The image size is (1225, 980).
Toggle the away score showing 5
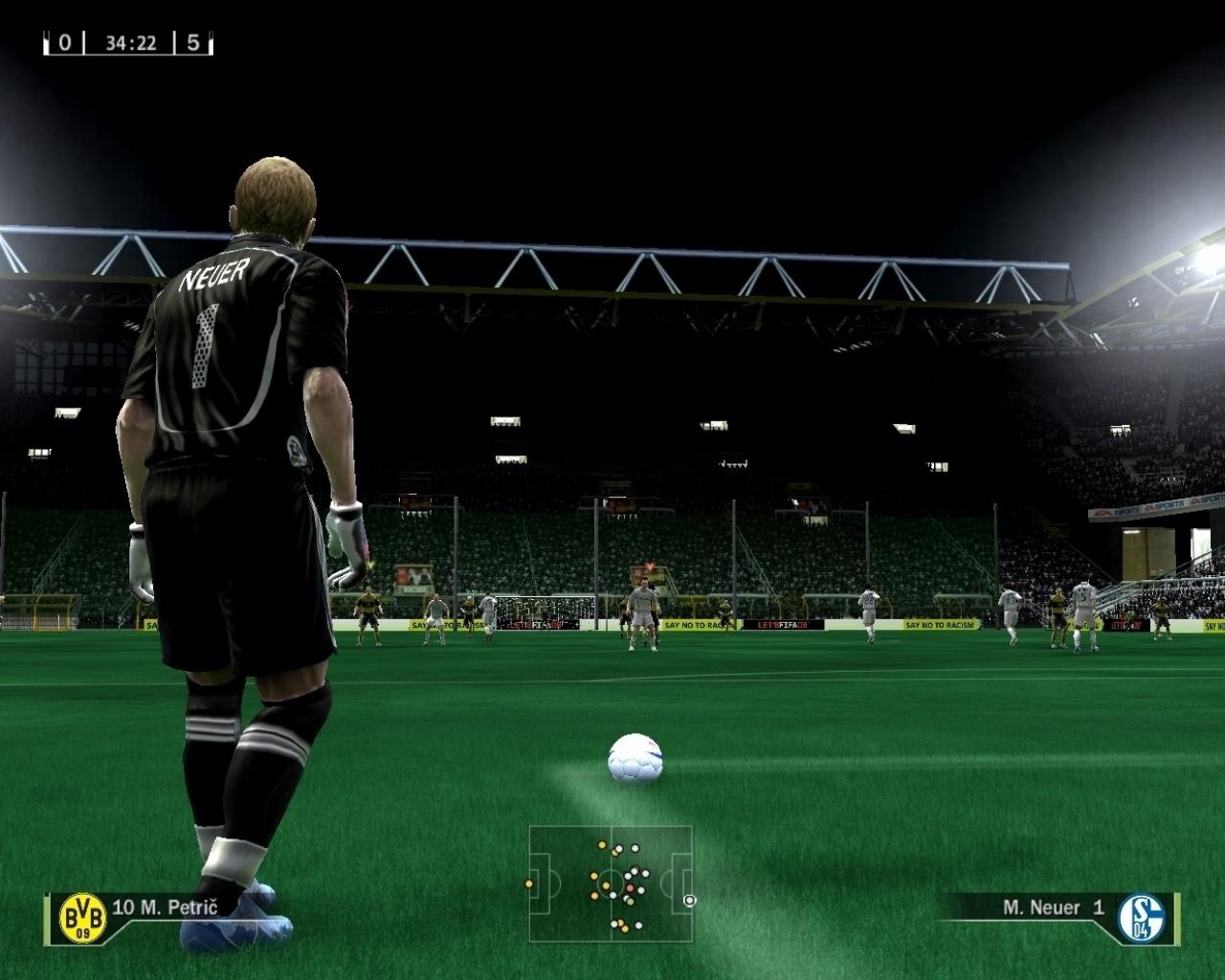[191, 41]
